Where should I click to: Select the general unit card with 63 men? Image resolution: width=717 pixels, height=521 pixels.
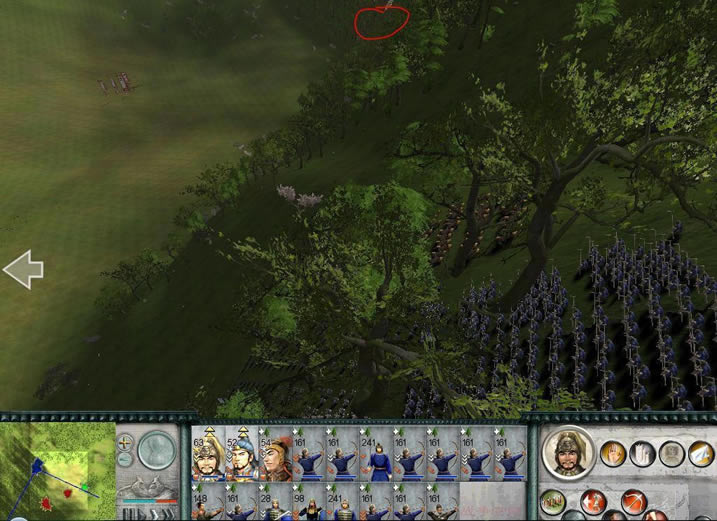pyautogui.click(x=207, y=454)
